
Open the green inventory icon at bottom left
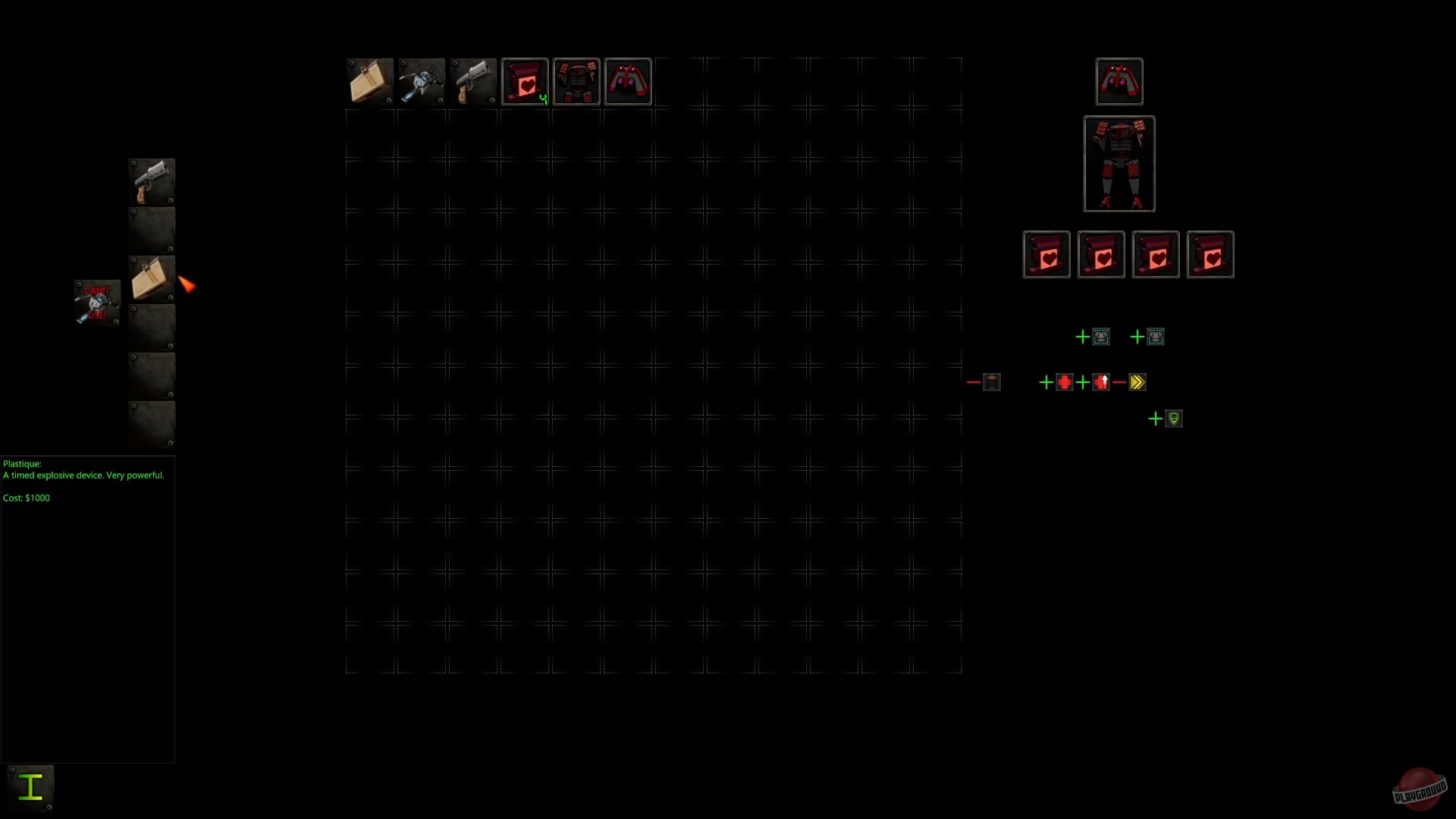click(30, 787)
